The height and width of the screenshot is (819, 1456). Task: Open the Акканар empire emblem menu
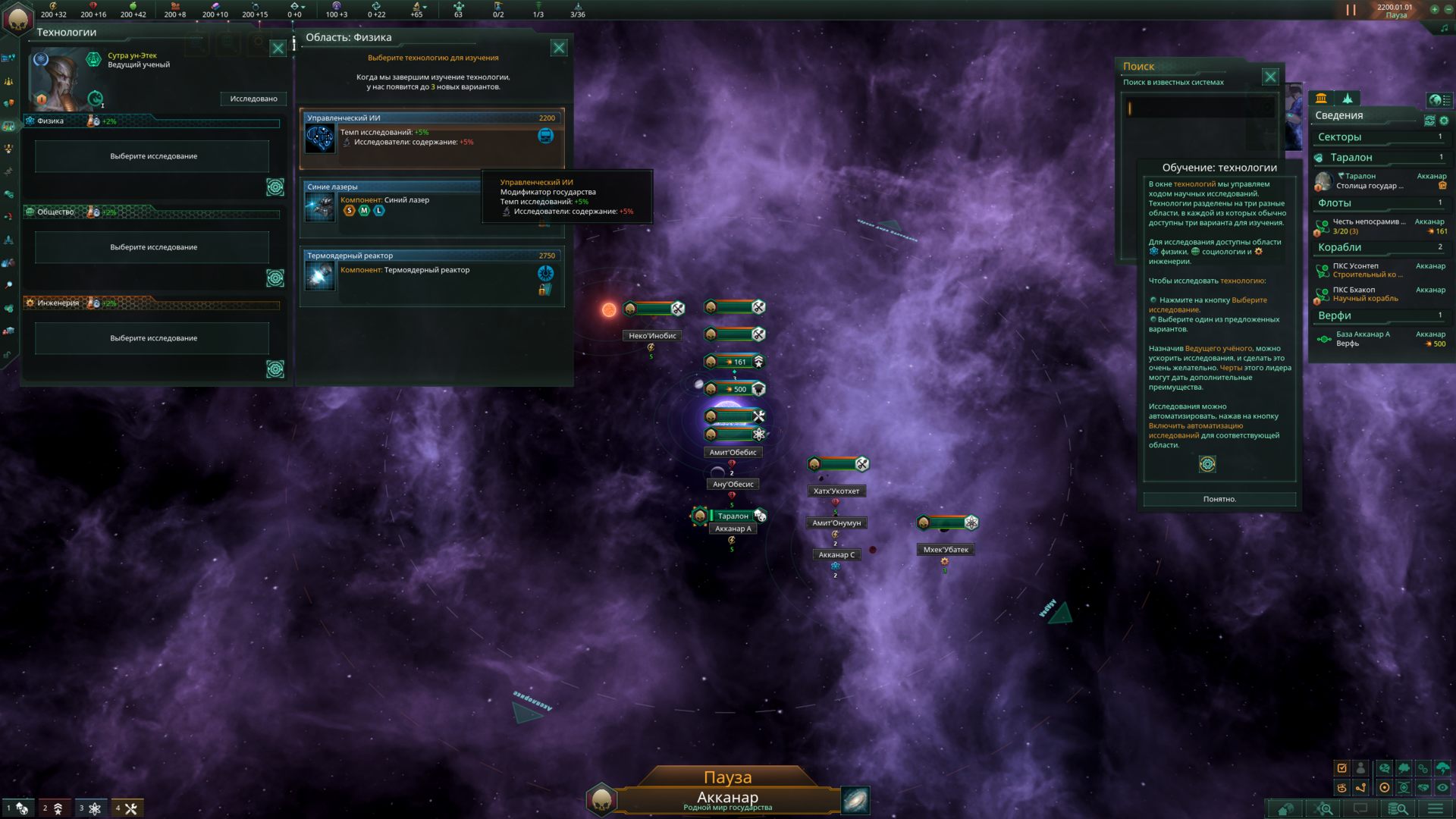[18, 18]
